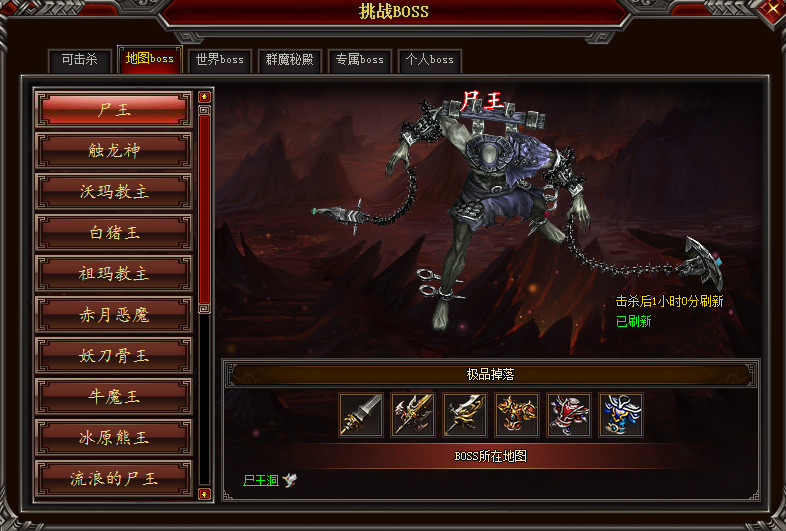This screenshot has width=786, height=531.
Task: Choose the 冰原熊王 boss entry
Action: (113, 438)
